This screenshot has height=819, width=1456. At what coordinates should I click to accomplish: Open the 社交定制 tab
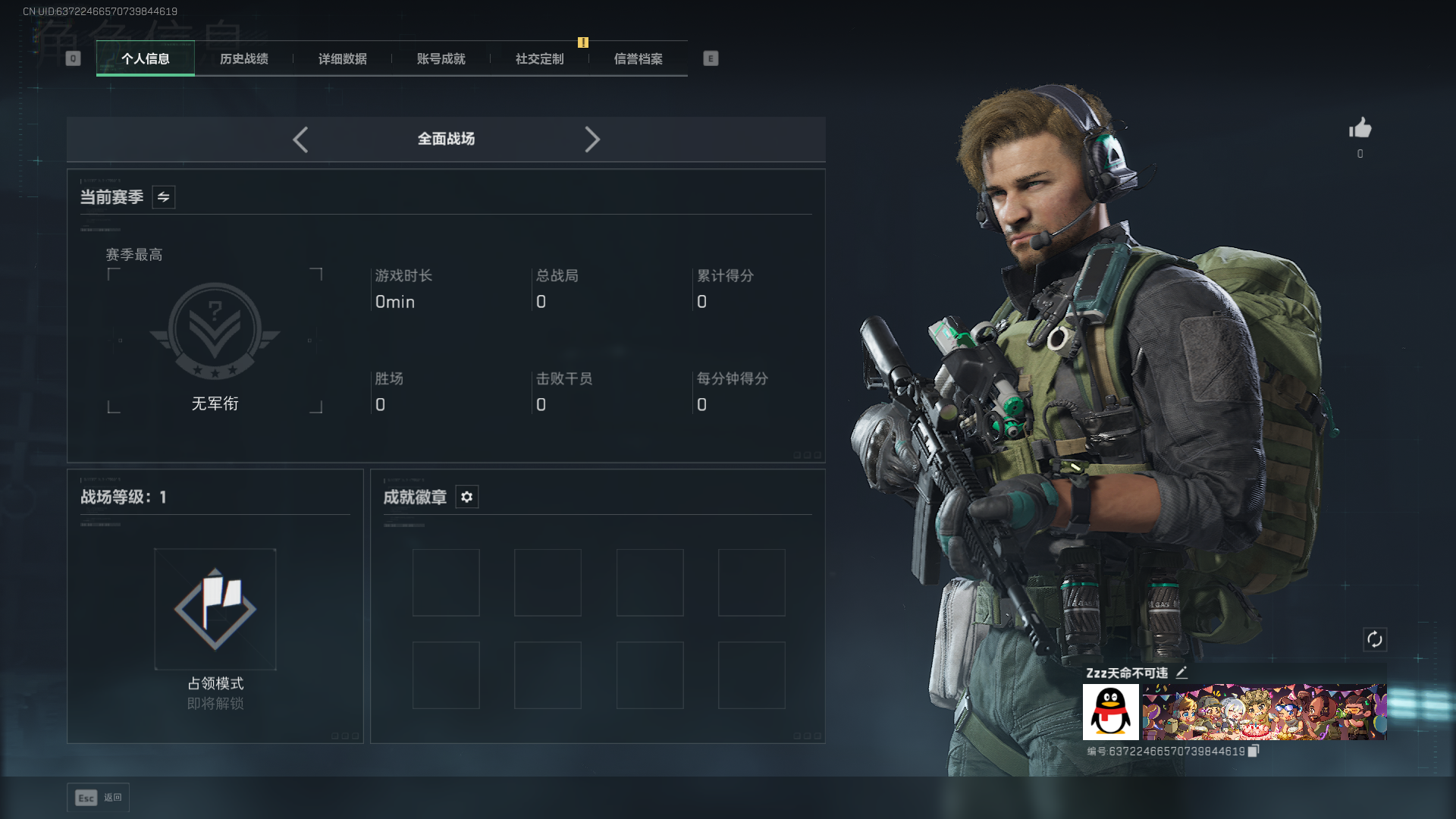540,58
